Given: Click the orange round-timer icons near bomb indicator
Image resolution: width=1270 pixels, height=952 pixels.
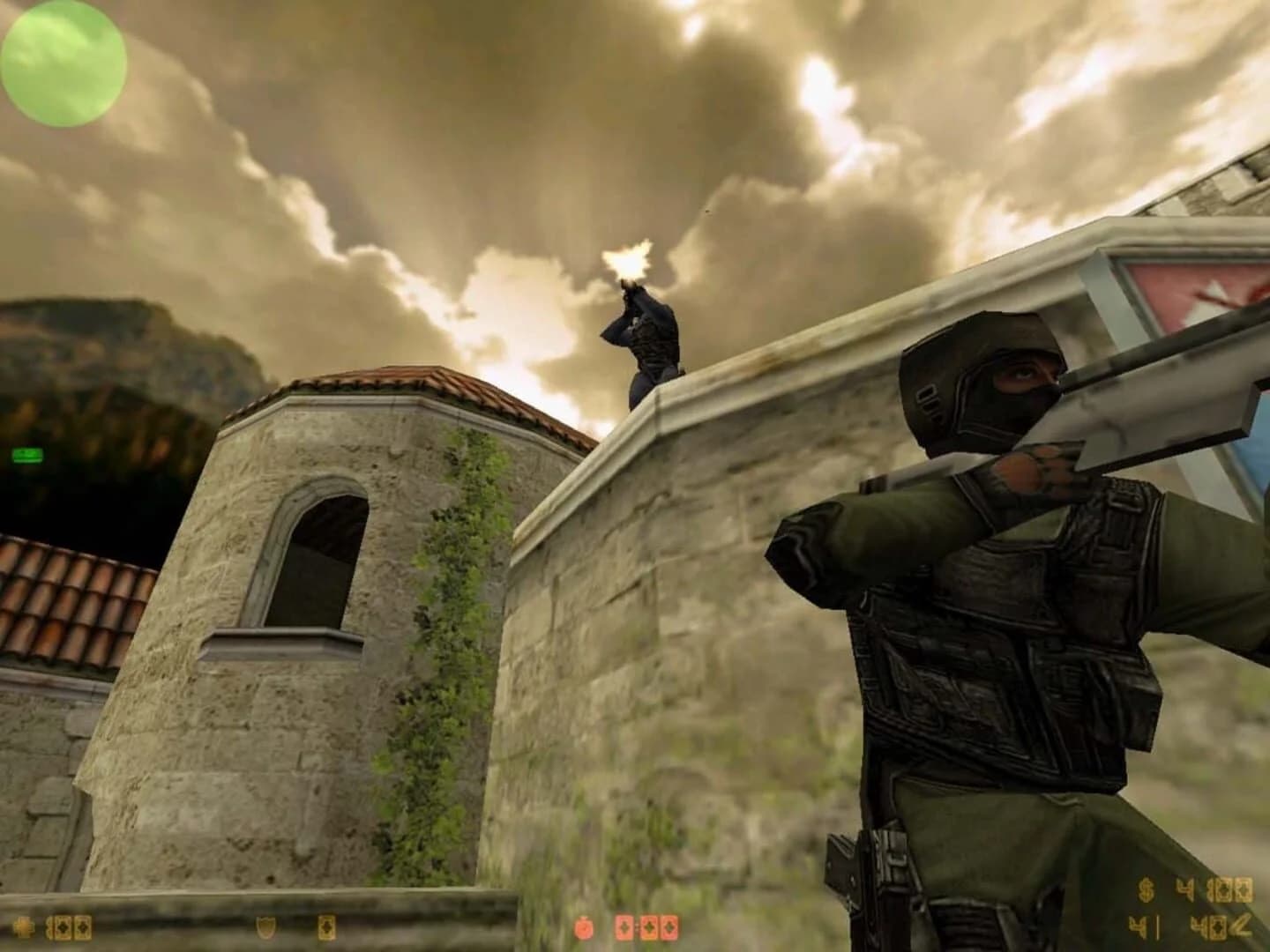Looking at the screenshot, I should click(x=646, y=927).
